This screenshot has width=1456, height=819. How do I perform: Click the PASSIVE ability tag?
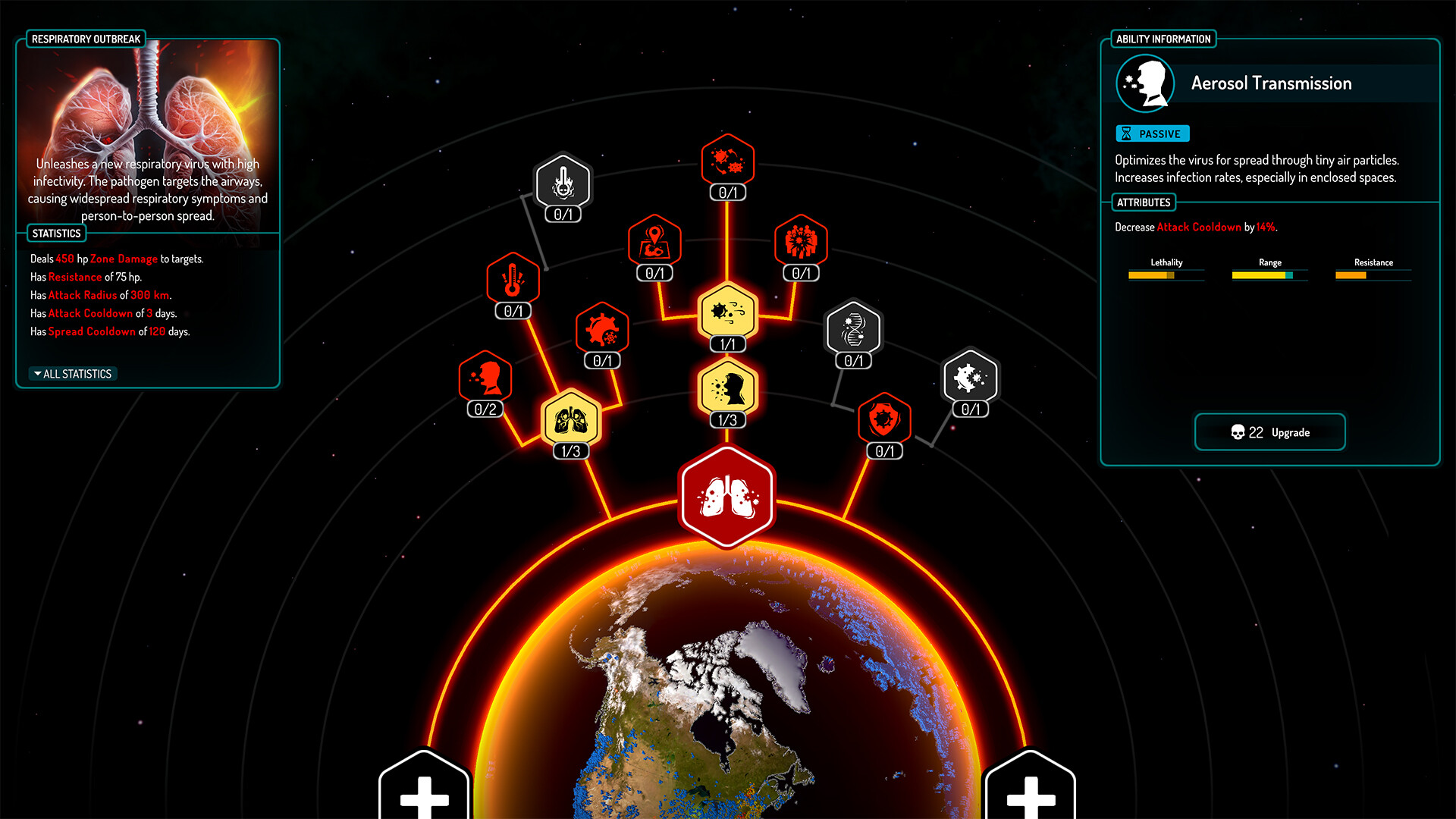pyautogui.click(x=1153, y=133)
